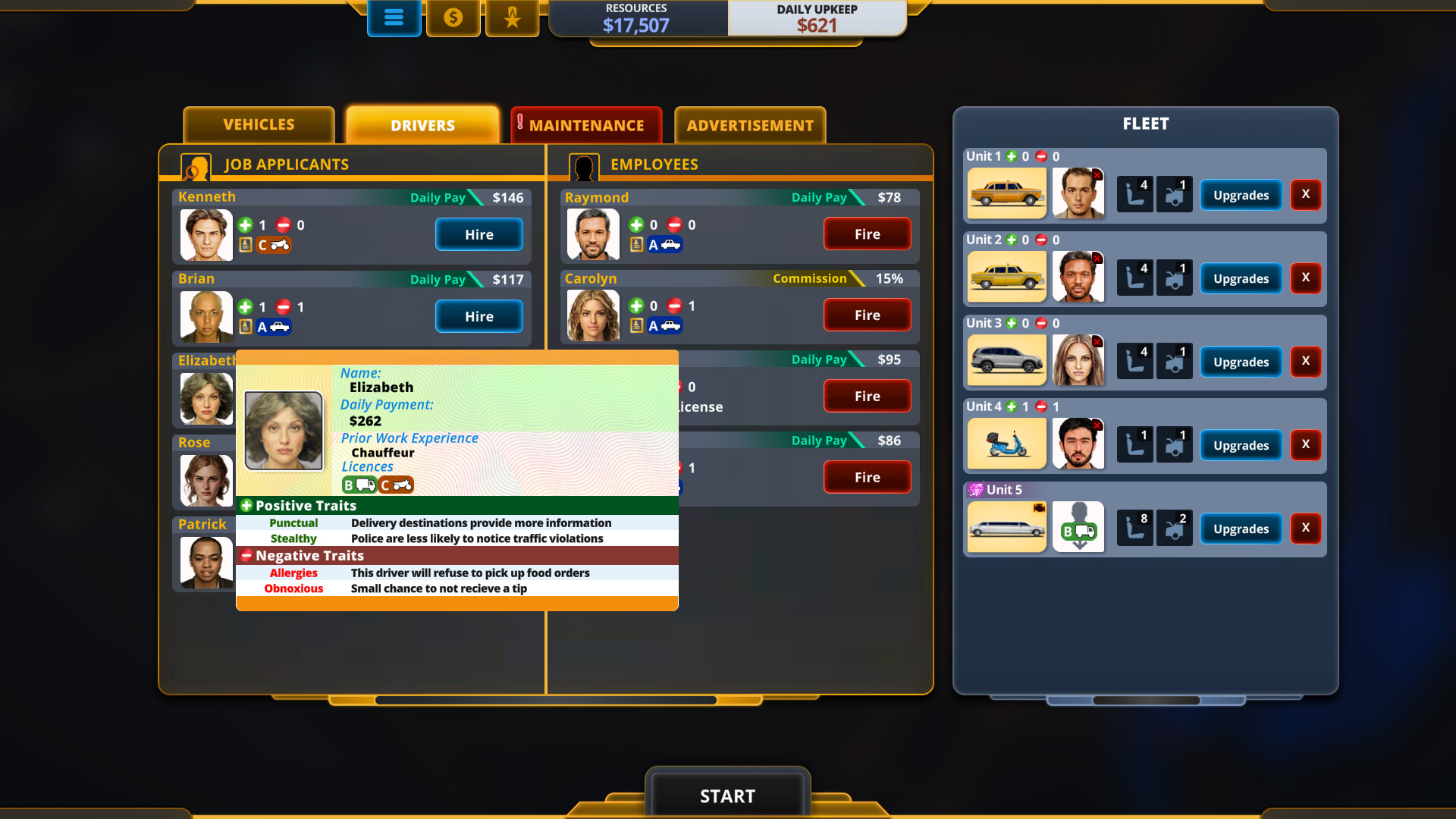Click the seat capacity icon on Unit 1
1456x819 pixels.
click(x=1134, y=193)
